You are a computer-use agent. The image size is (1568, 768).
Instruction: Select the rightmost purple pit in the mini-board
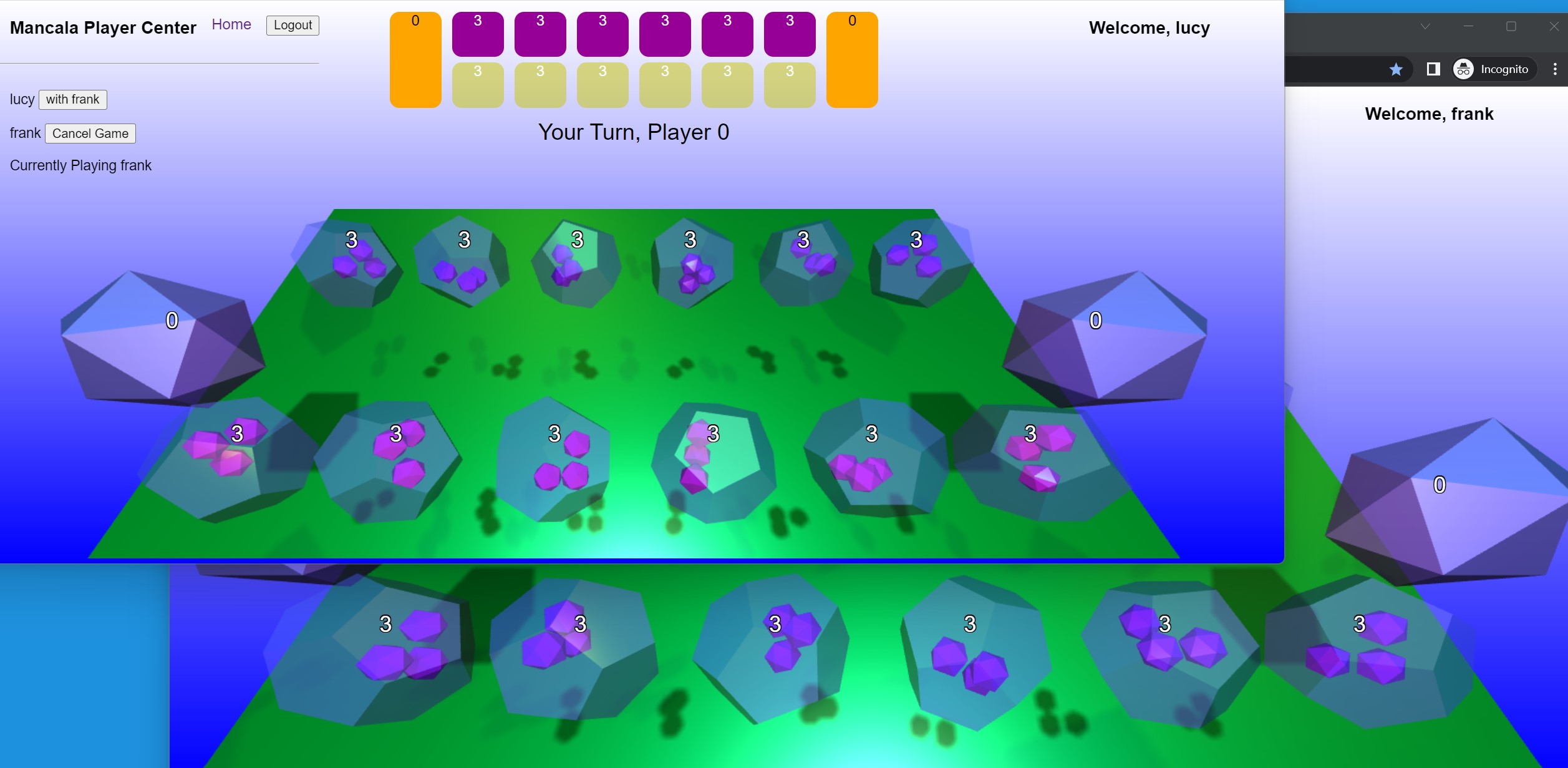point(789,34)
